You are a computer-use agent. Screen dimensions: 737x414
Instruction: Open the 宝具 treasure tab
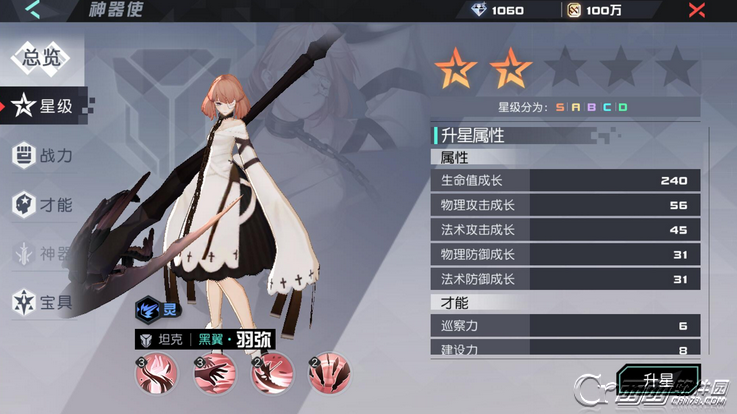coord(44,301)
